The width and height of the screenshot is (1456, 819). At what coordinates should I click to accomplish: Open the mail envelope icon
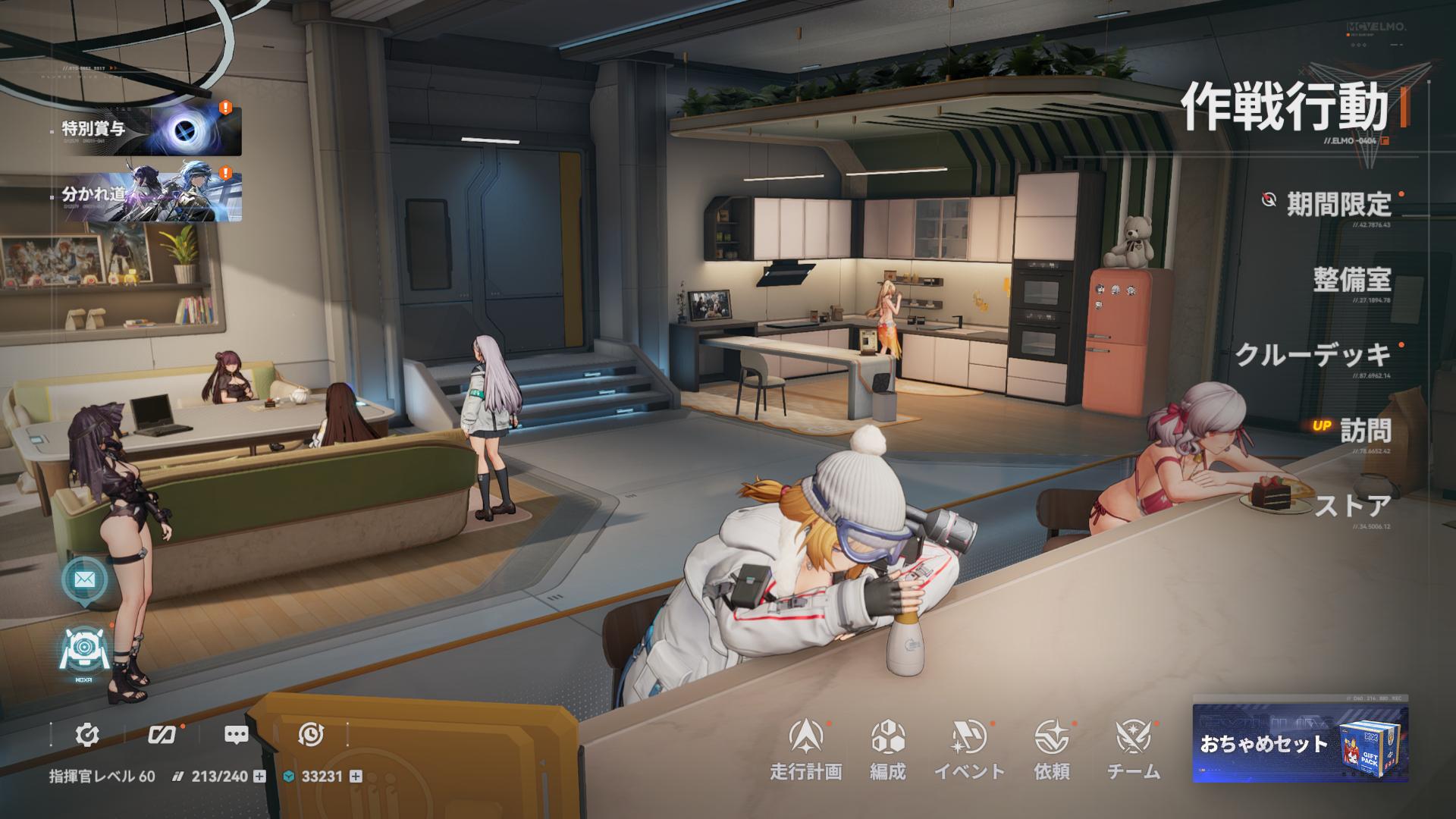[x=84, y=580]
